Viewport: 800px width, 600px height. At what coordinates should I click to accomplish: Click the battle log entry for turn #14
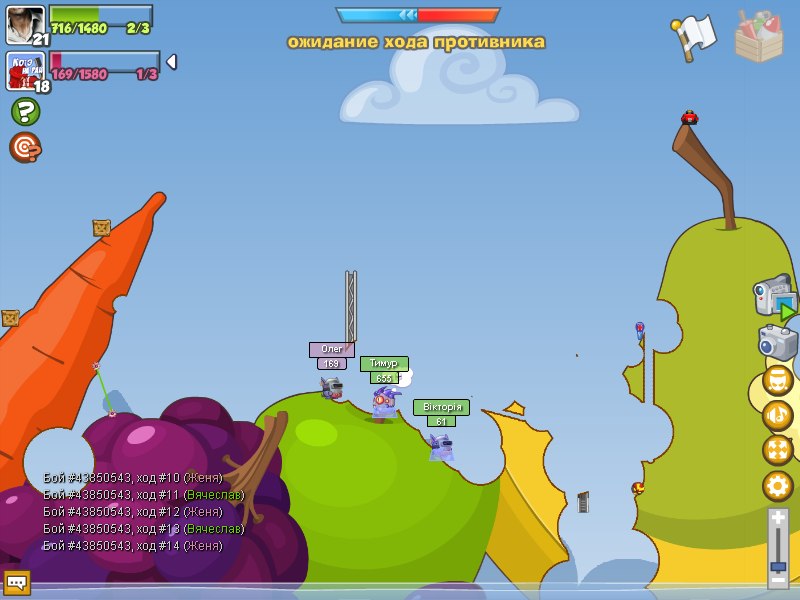(133, 546)
